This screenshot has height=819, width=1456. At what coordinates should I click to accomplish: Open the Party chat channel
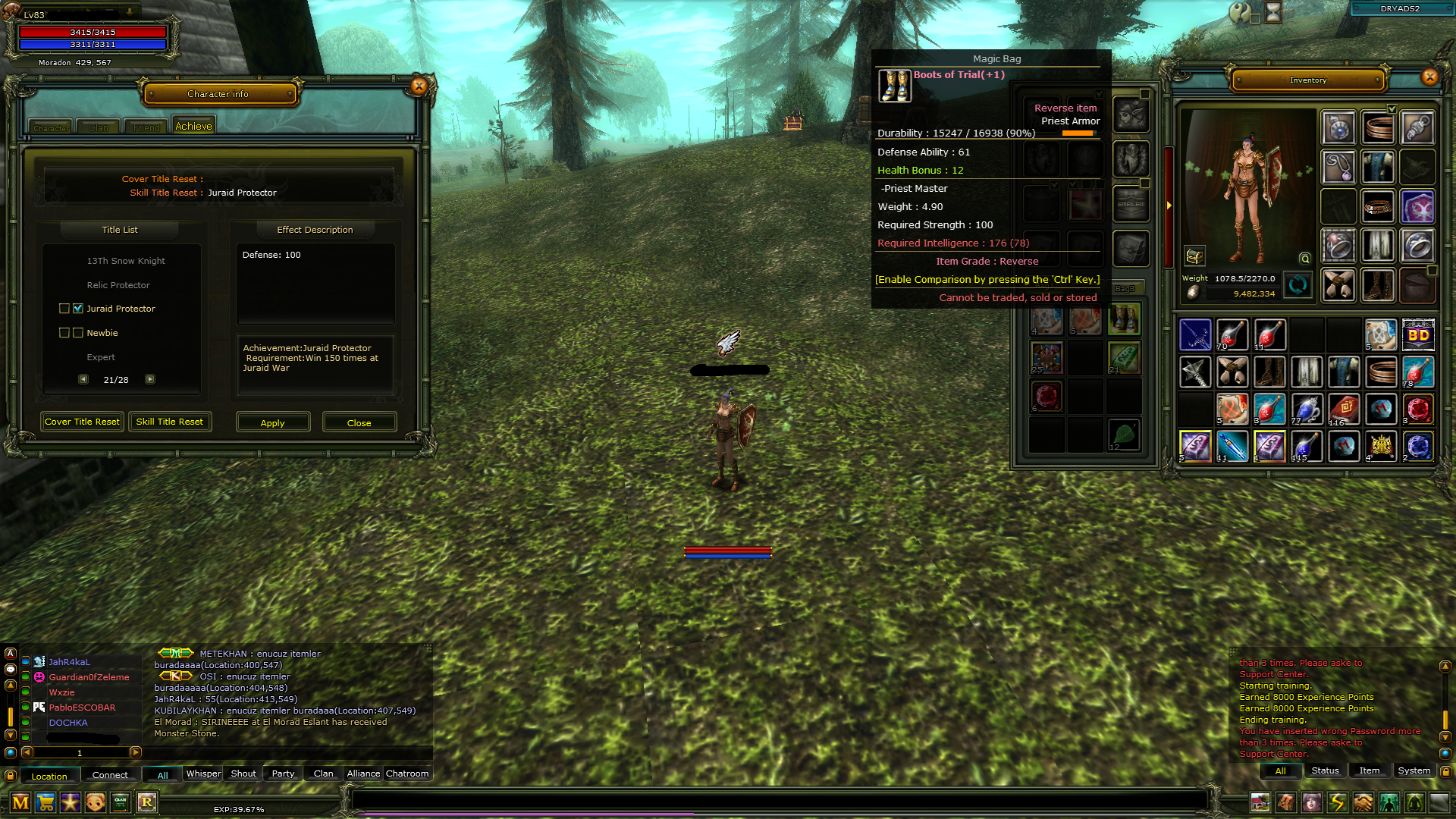[283, 773]
